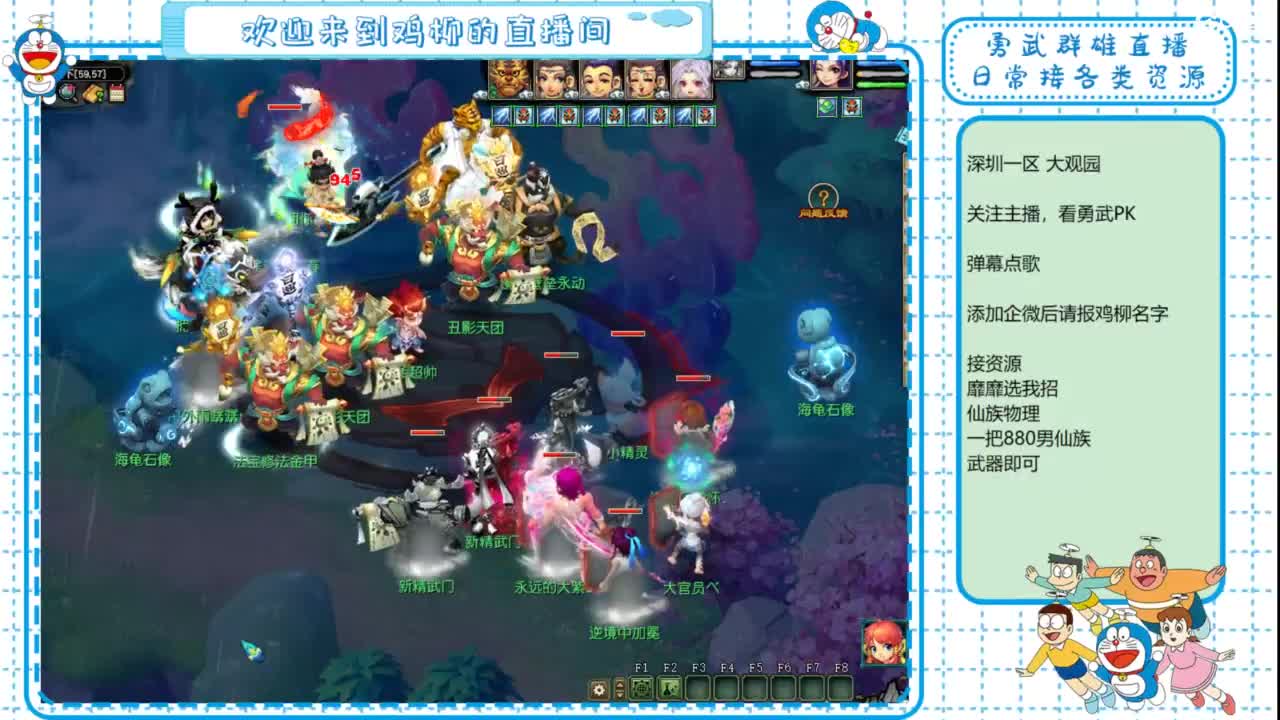
Task: Collapse the hotkey bar using the down arrow
Action: click(619, 697)
